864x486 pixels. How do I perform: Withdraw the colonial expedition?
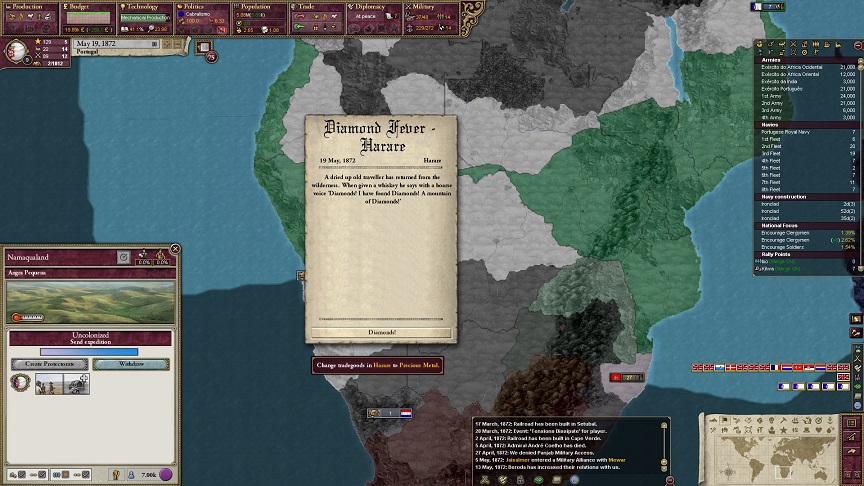pos(131,364)
